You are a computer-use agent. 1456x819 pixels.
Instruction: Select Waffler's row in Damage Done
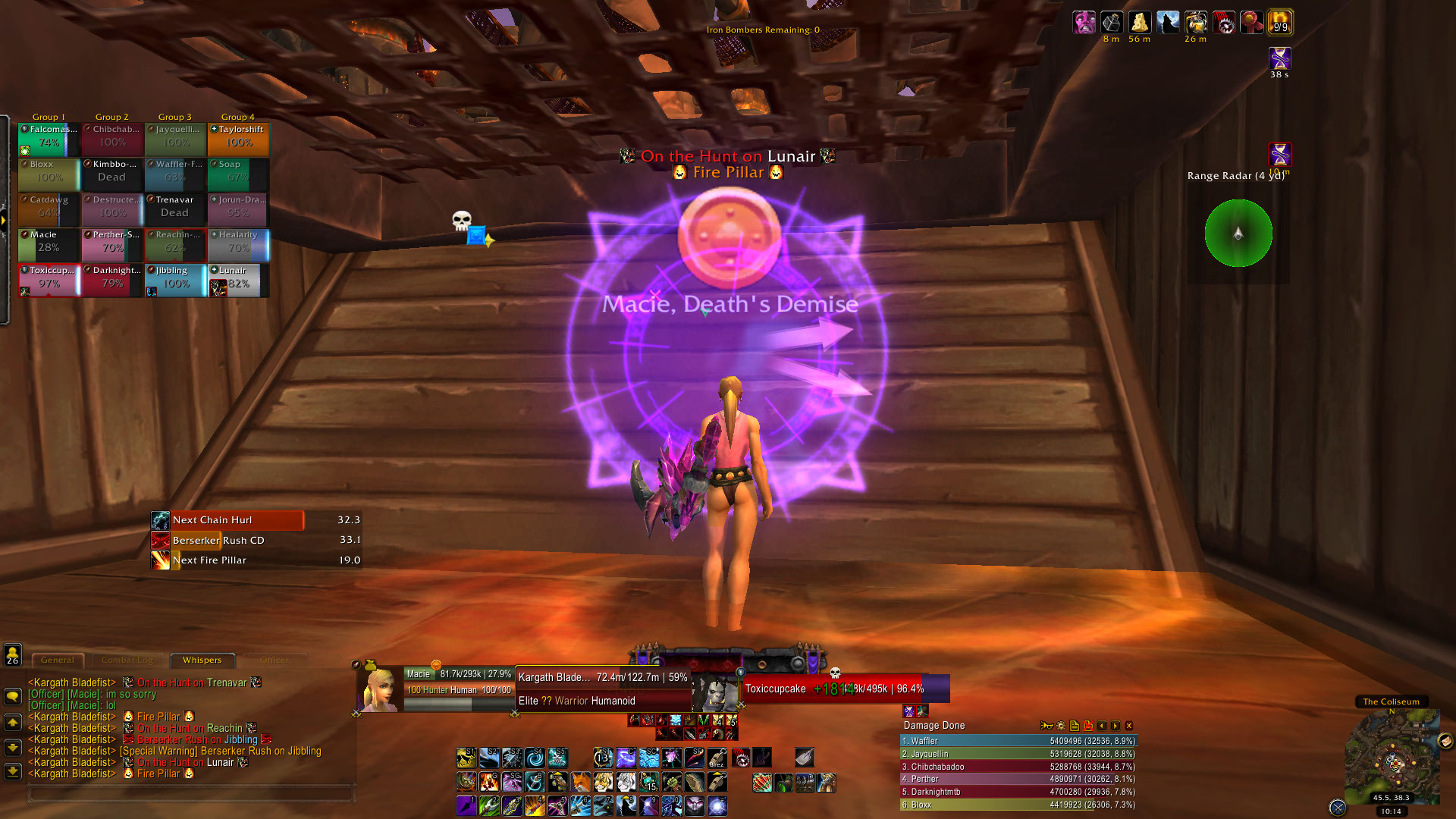(1018, 741)
